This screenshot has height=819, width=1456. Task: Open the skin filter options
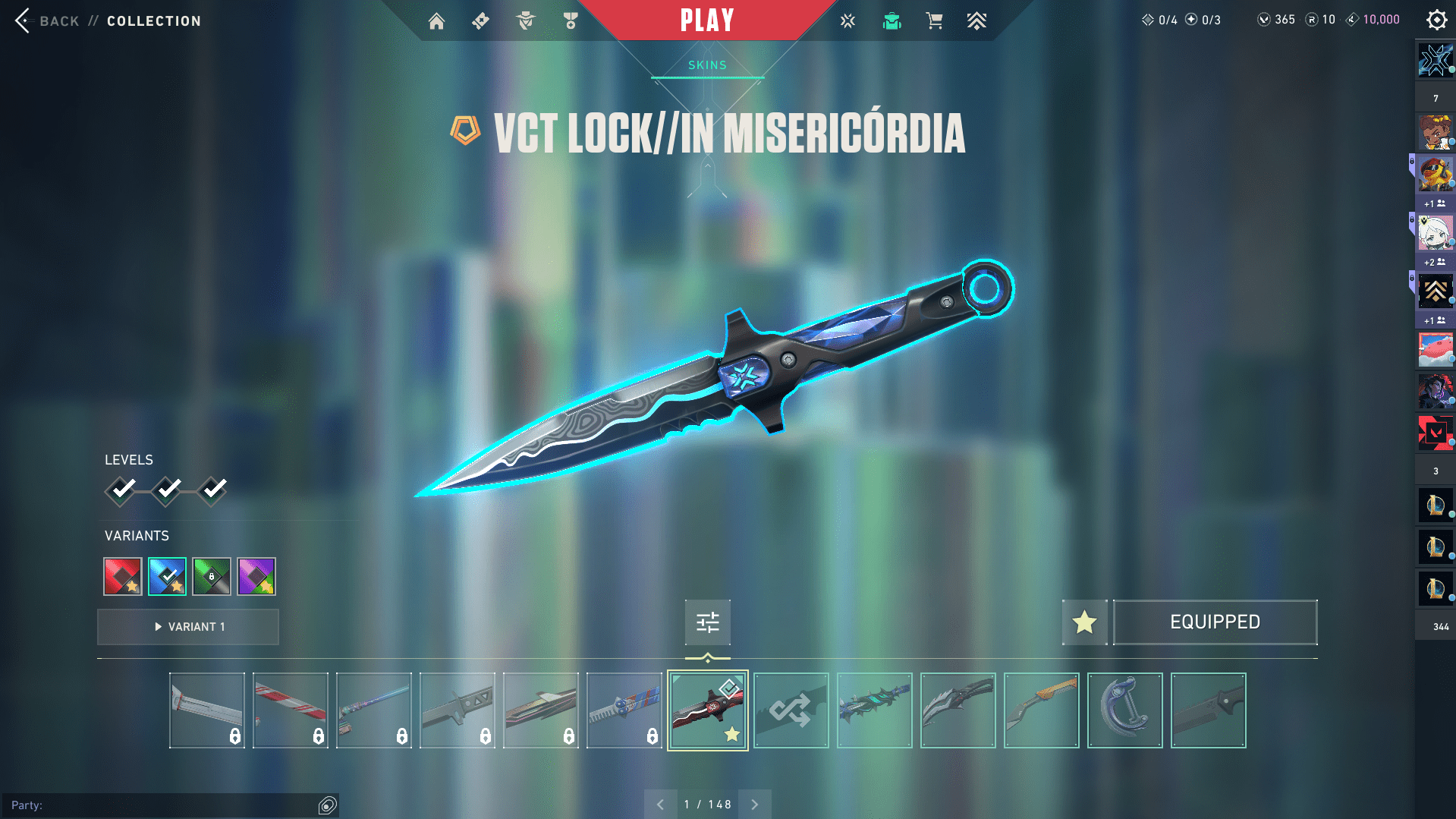tap(707, 622)
